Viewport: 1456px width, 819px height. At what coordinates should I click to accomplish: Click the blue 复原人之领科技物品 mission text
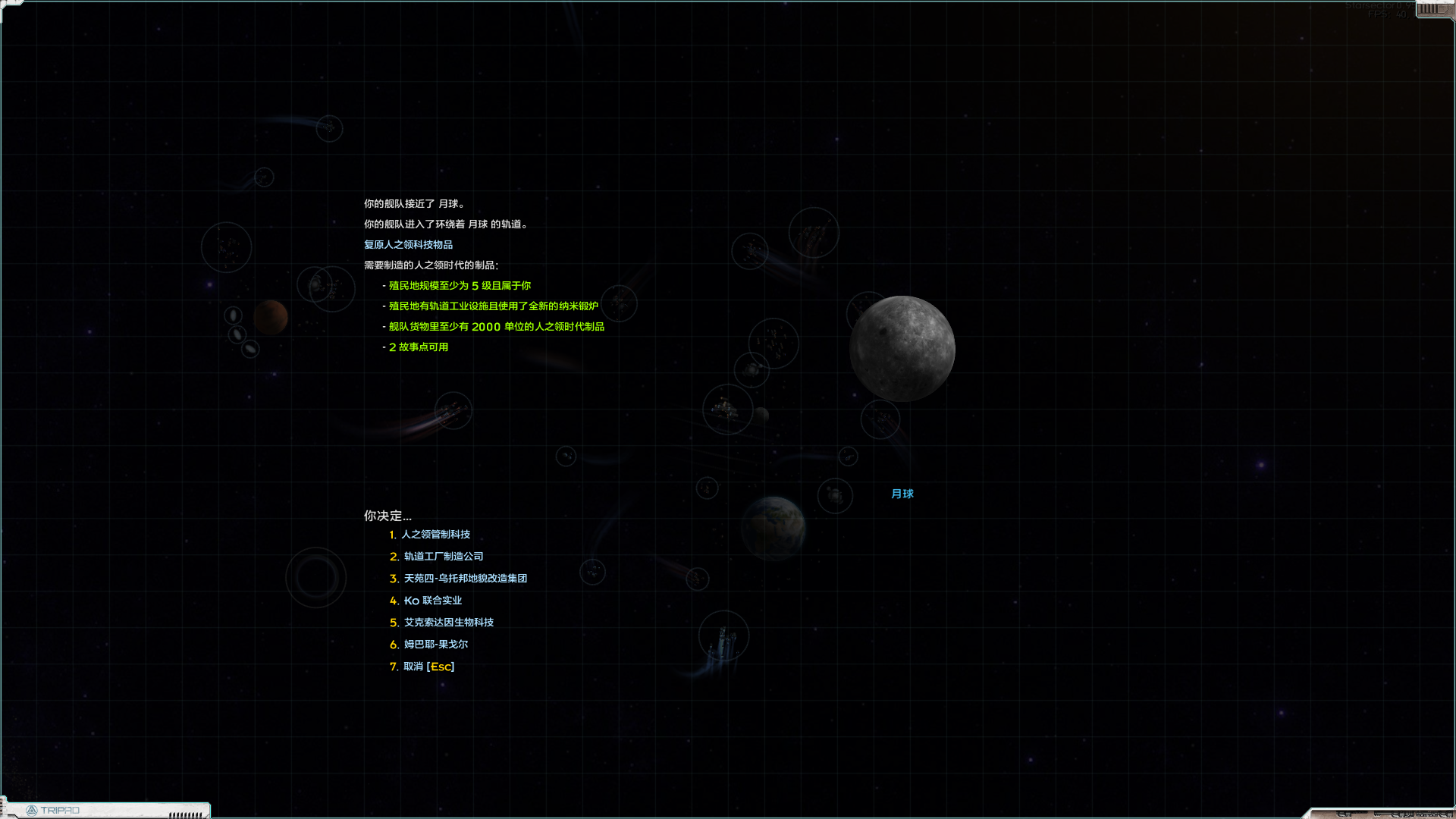click(407, 244)
